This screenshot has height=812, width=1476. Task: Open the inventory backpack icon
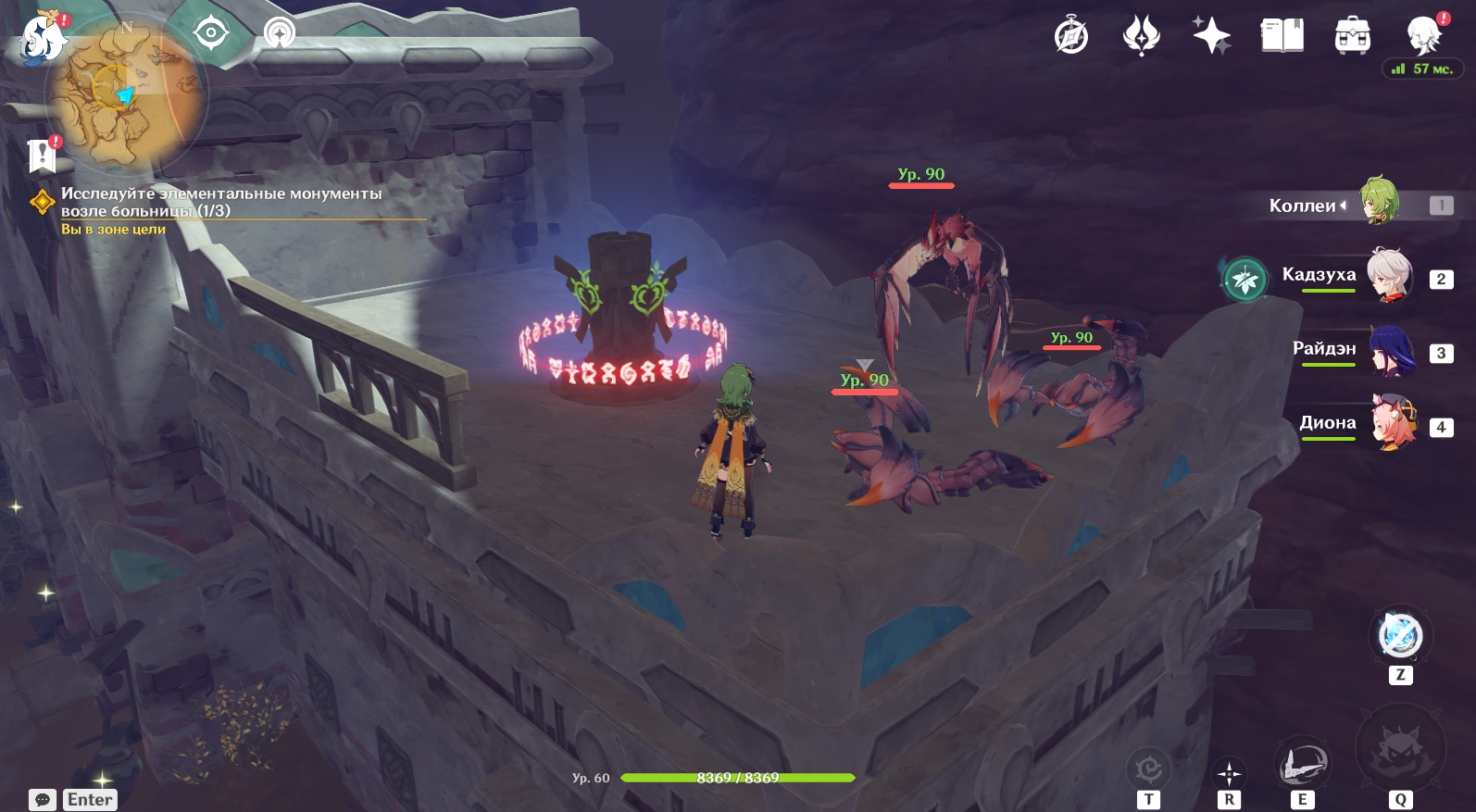pyautogui.click(x=1352, y=37)
